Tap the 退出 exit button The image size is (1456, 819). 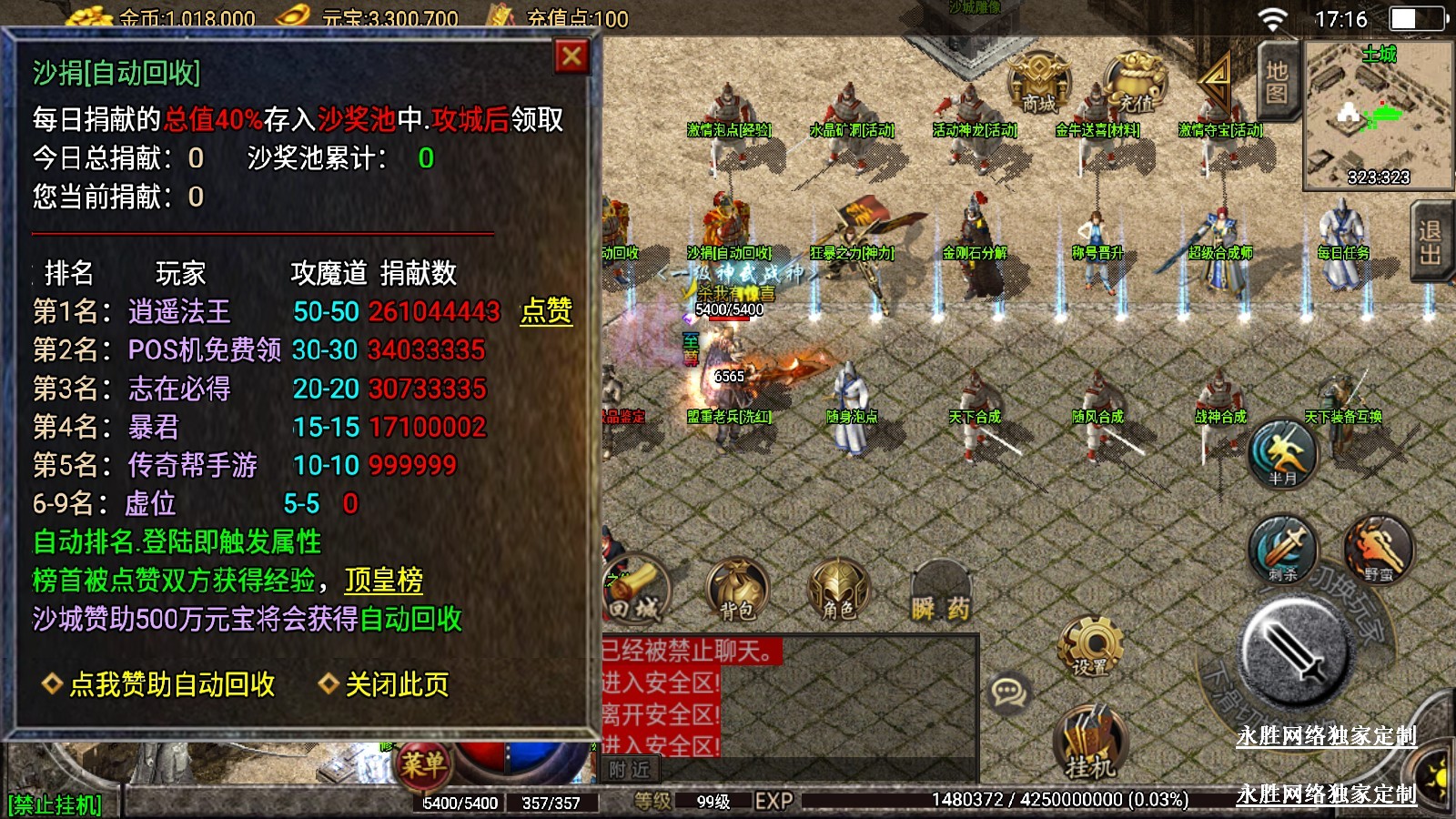(x=1430, y=242)
